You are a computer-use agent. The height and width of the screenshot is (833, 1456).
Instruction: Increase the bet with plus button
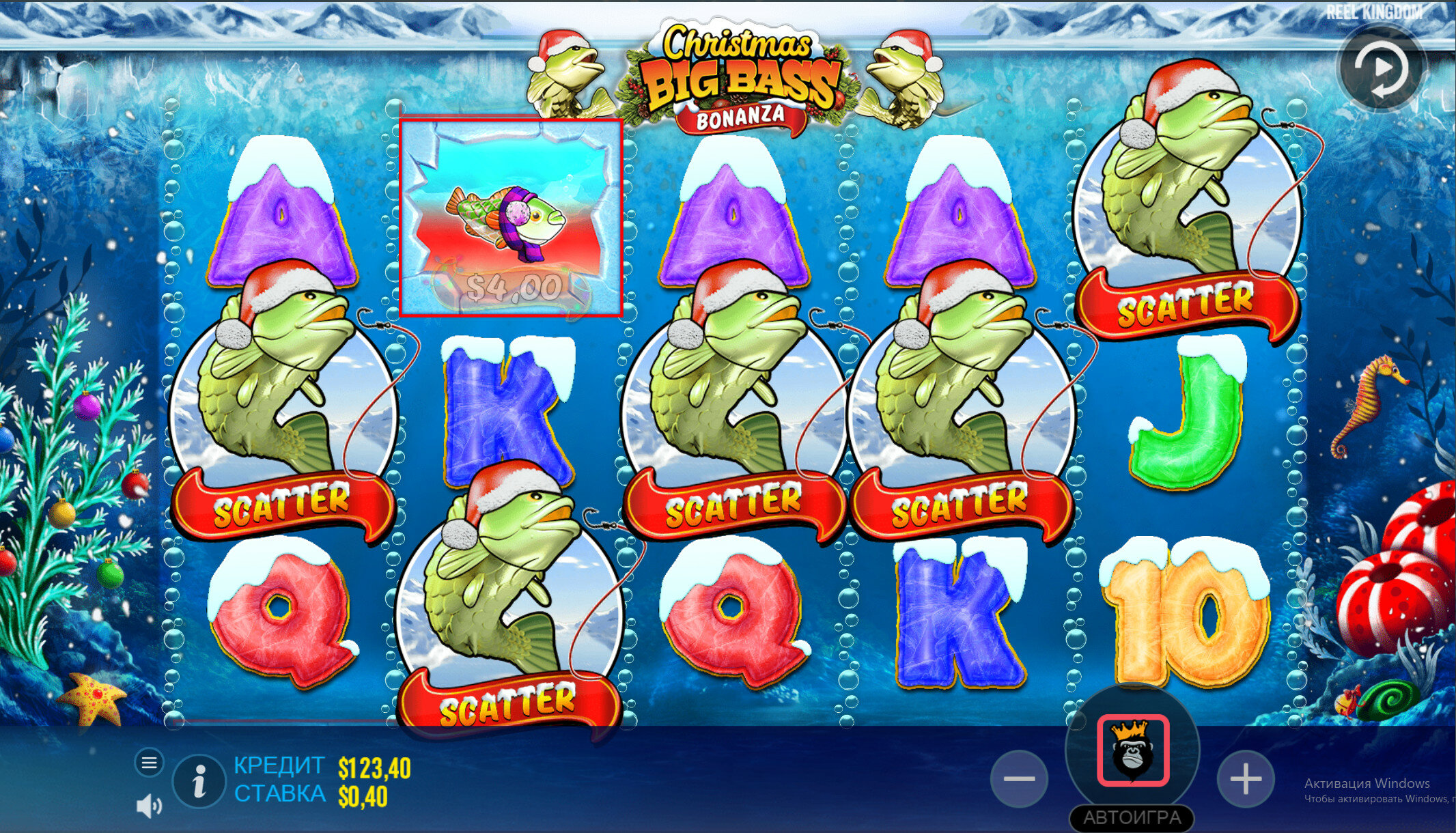[x=1245, y=778]
